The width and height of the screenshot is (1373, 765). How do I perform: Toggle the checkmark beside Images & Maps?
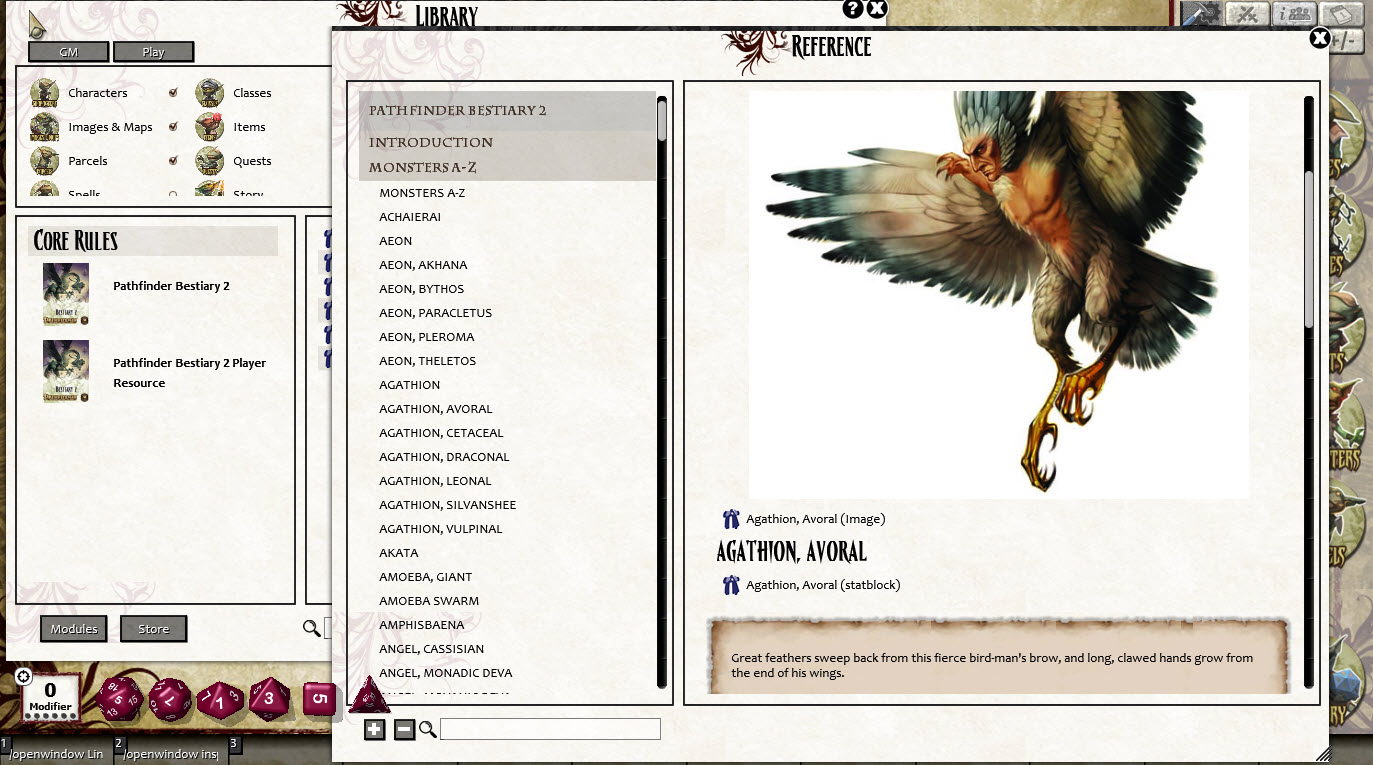coord(173,127)
